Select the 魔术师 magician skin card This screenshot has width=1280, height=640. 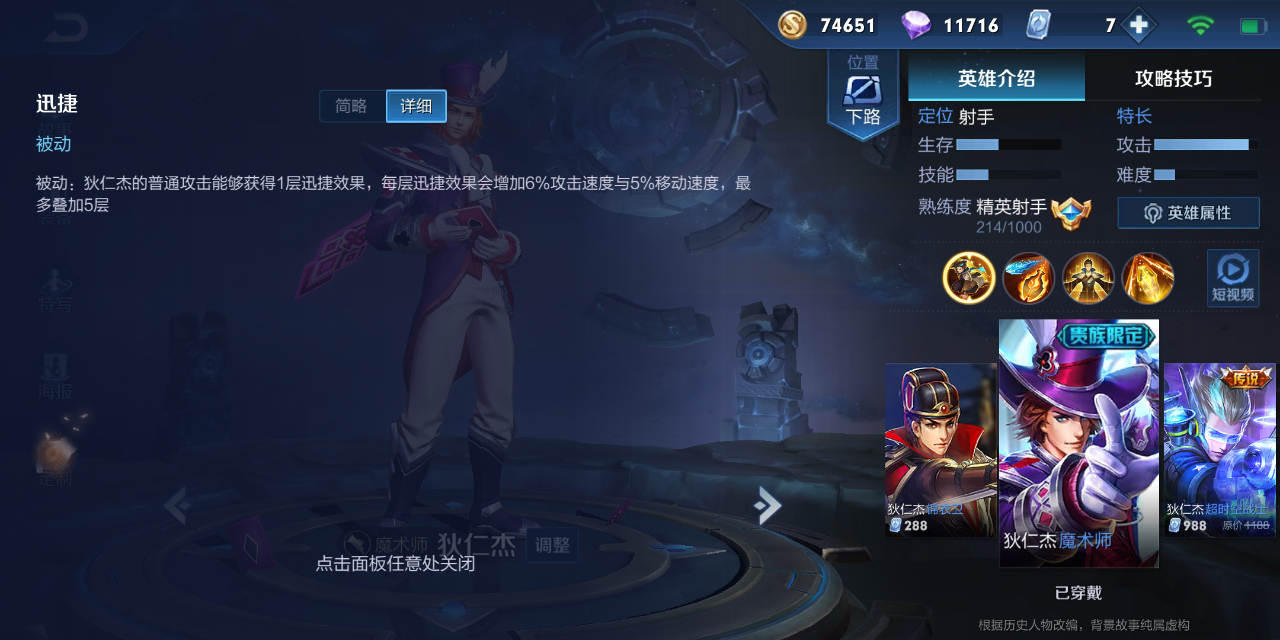point(1079,443)
